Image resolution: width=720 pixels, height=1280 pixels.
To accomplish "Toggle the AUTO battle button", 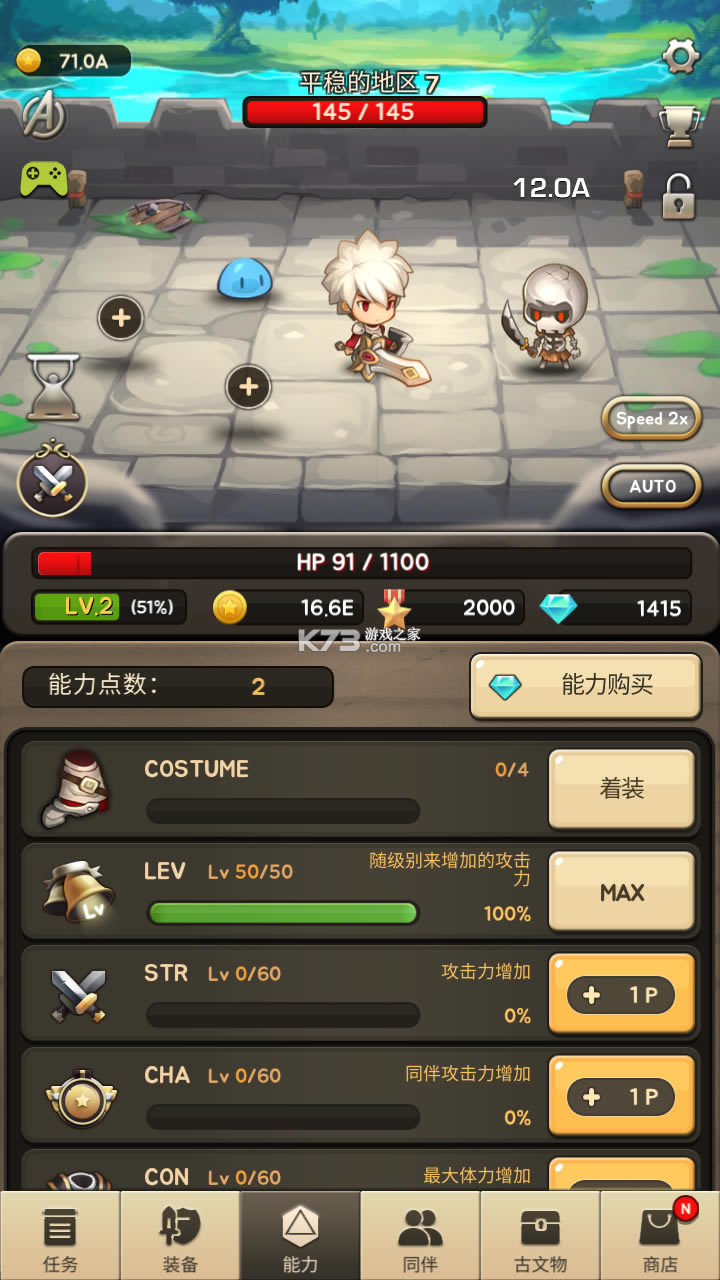I will [x=651, y=486].
